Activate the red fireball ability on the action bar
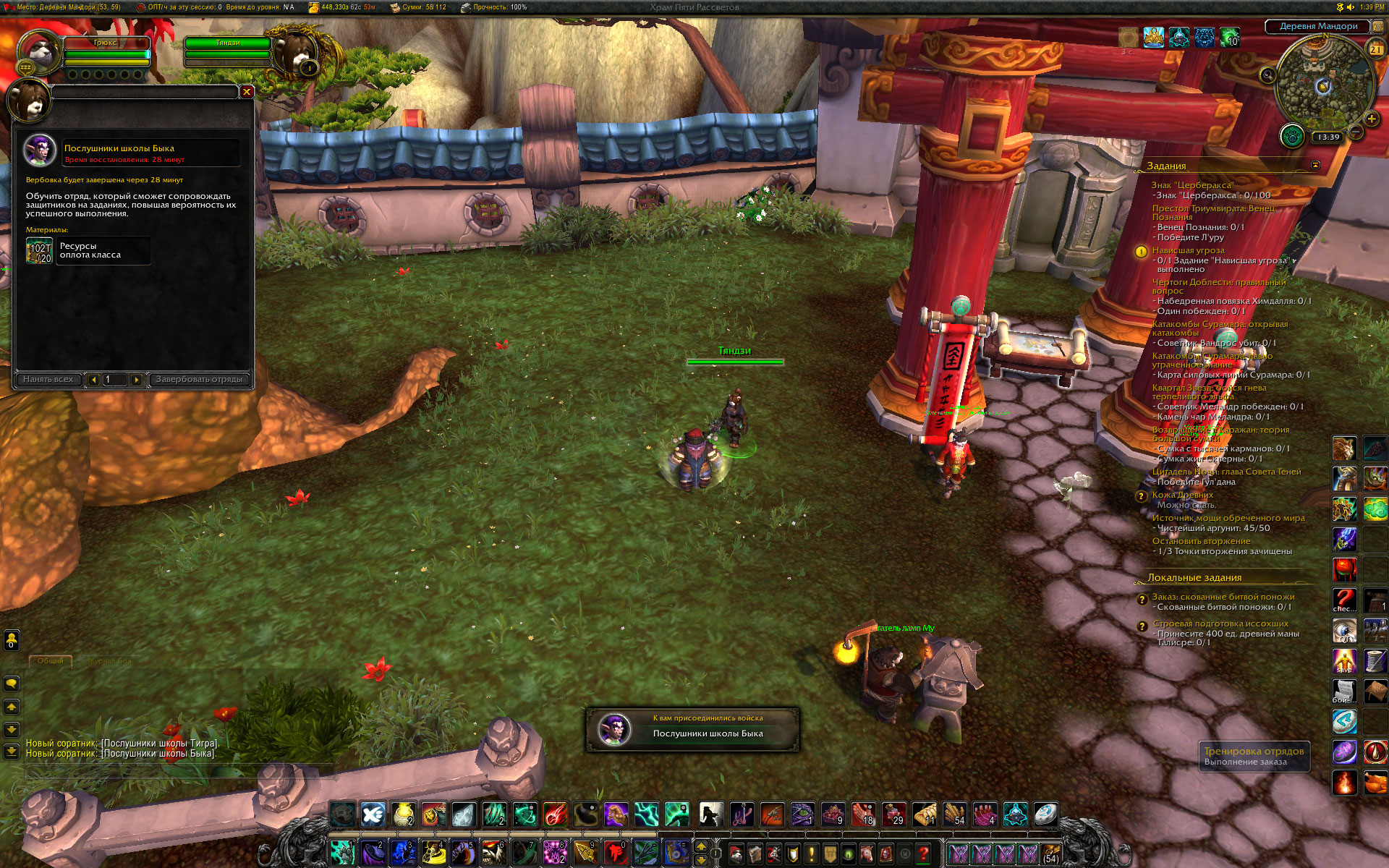Image resolution: width=1389 pixels, height=868 pixels. pyautogui.click(x=555, y=815)
